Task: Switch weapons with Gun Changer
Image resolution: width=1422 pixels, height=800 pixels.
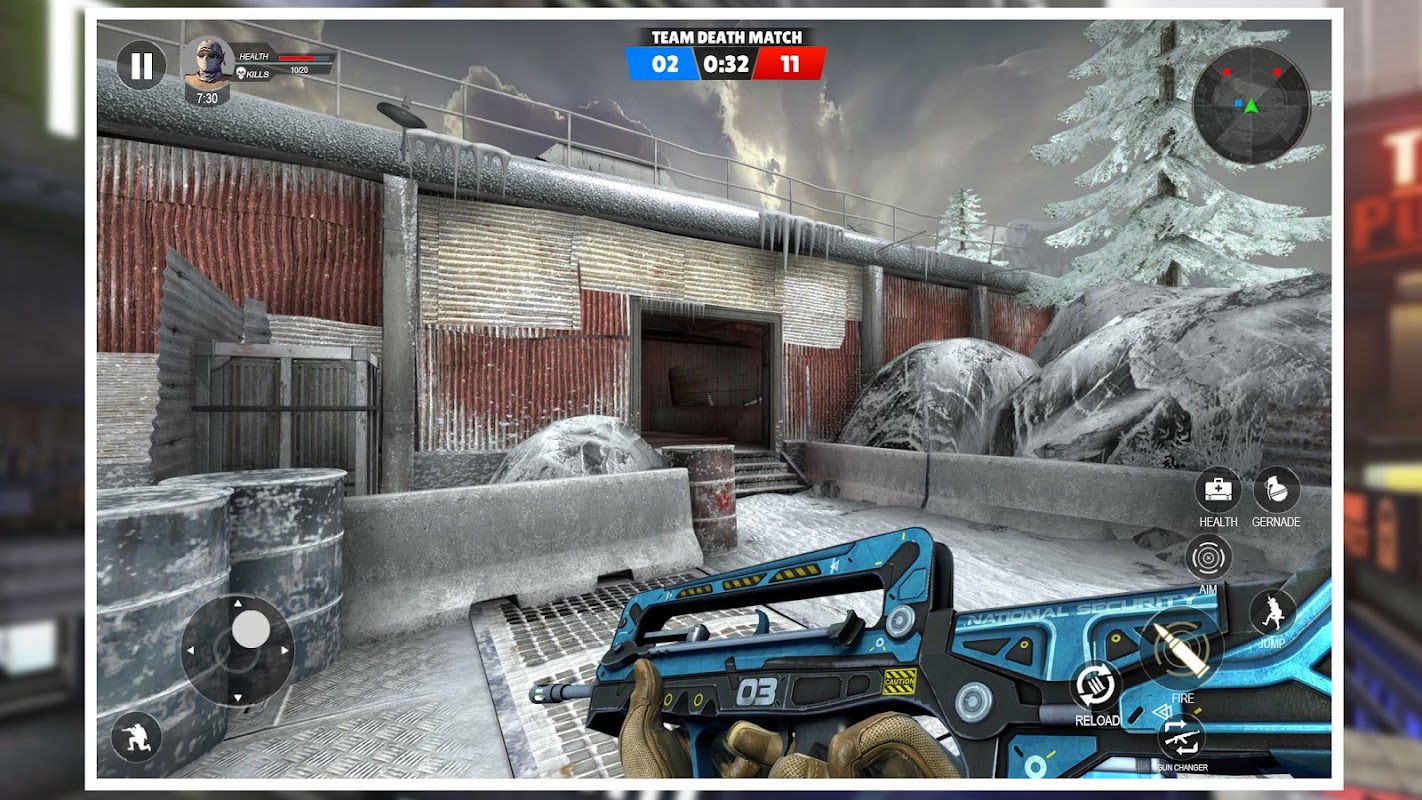Action: click(x=1181, y=736)
